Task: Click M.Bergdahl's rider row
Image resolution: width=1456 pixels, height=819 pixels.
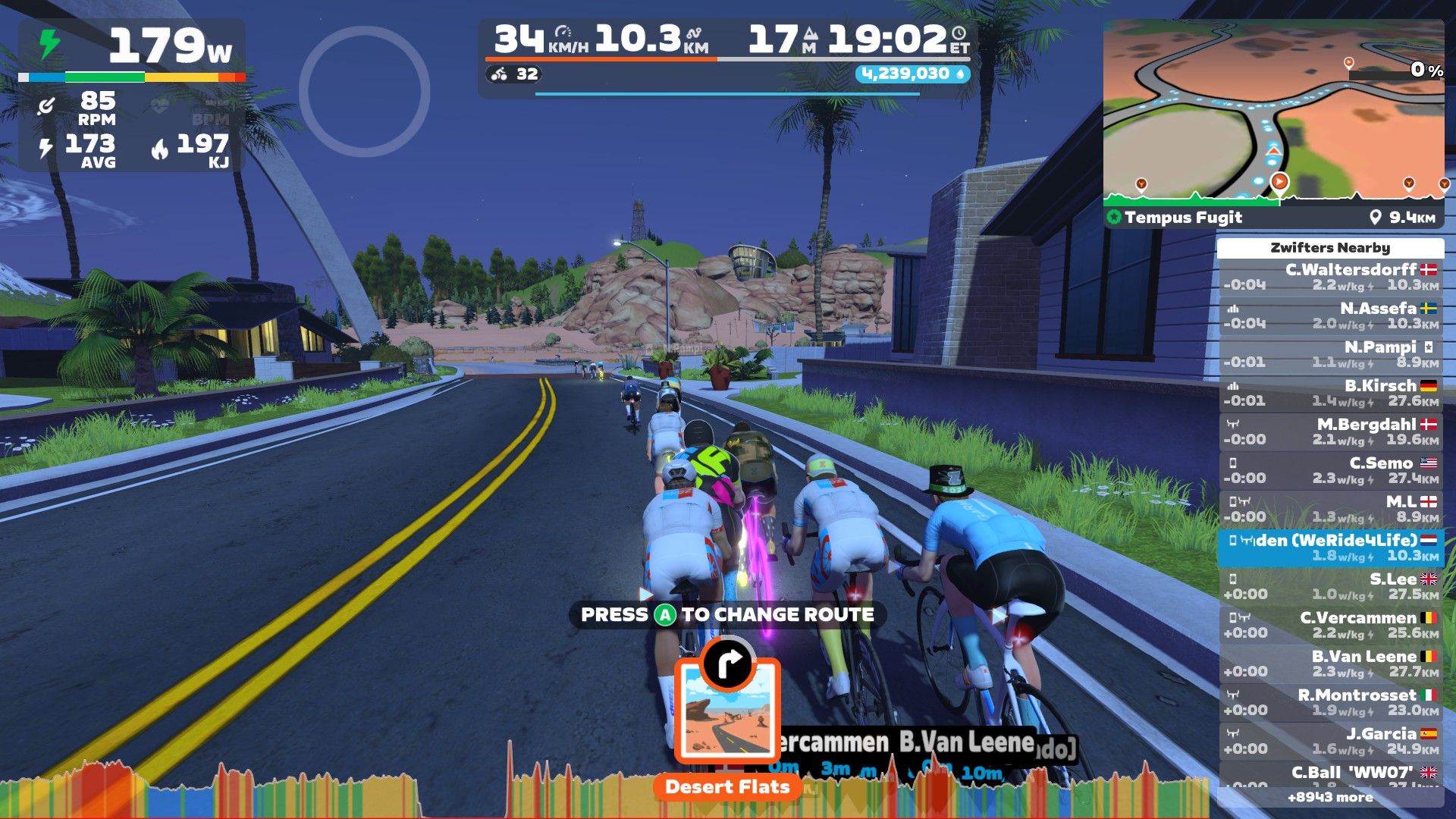Action: point(1330,431)
